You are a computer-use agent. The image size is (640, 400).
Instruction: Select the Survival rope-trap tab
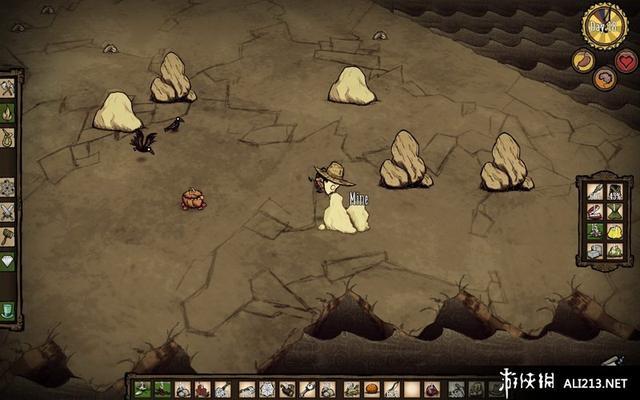point(7,138)
